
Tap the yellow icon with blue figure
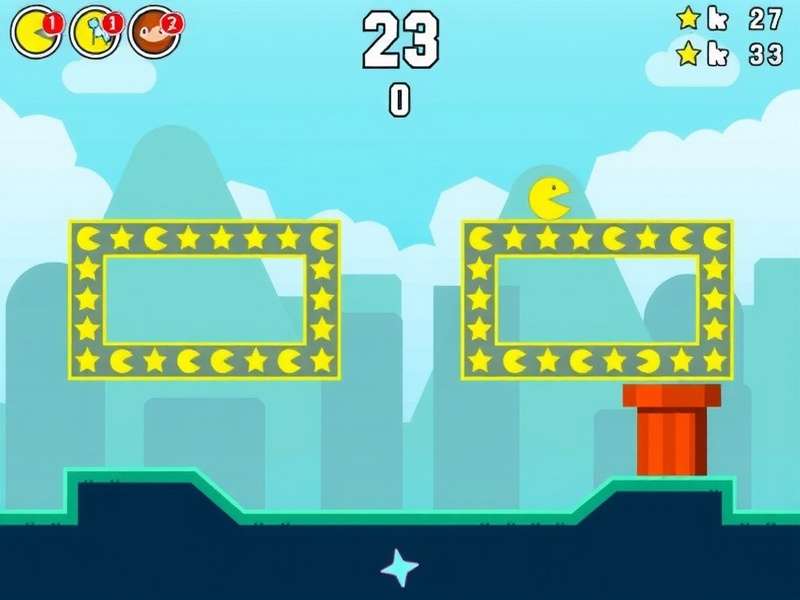tap(95, 33)
